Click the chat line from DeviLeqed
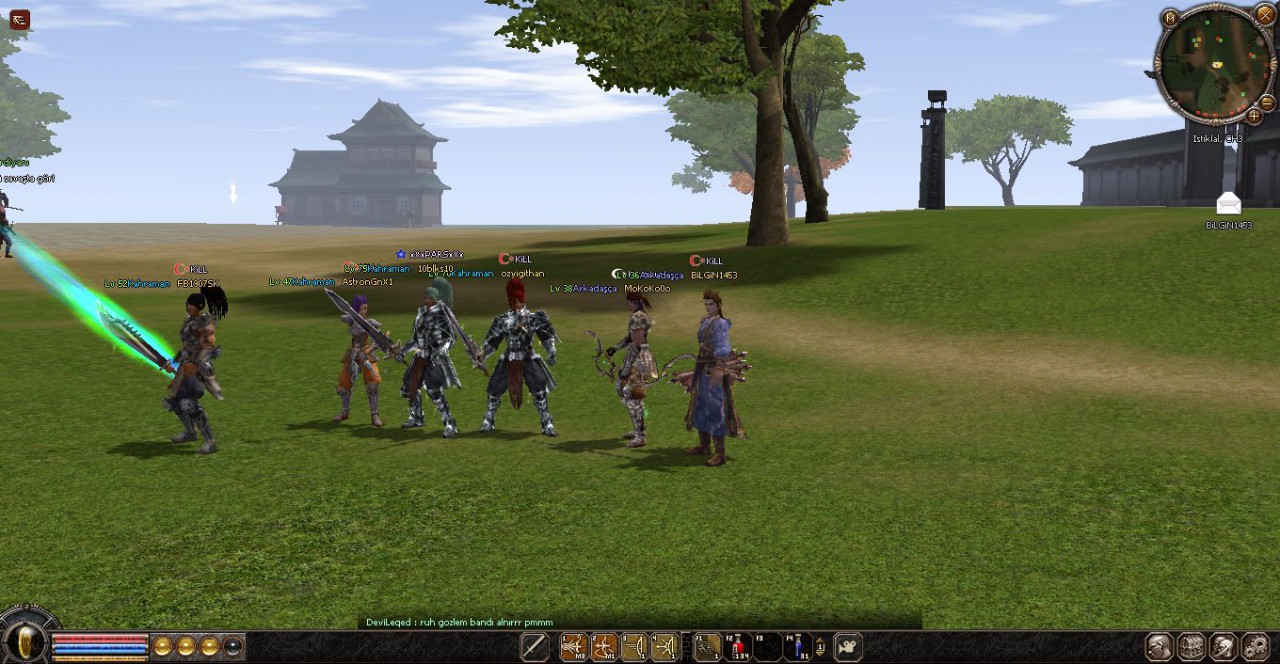 point(459,622)
